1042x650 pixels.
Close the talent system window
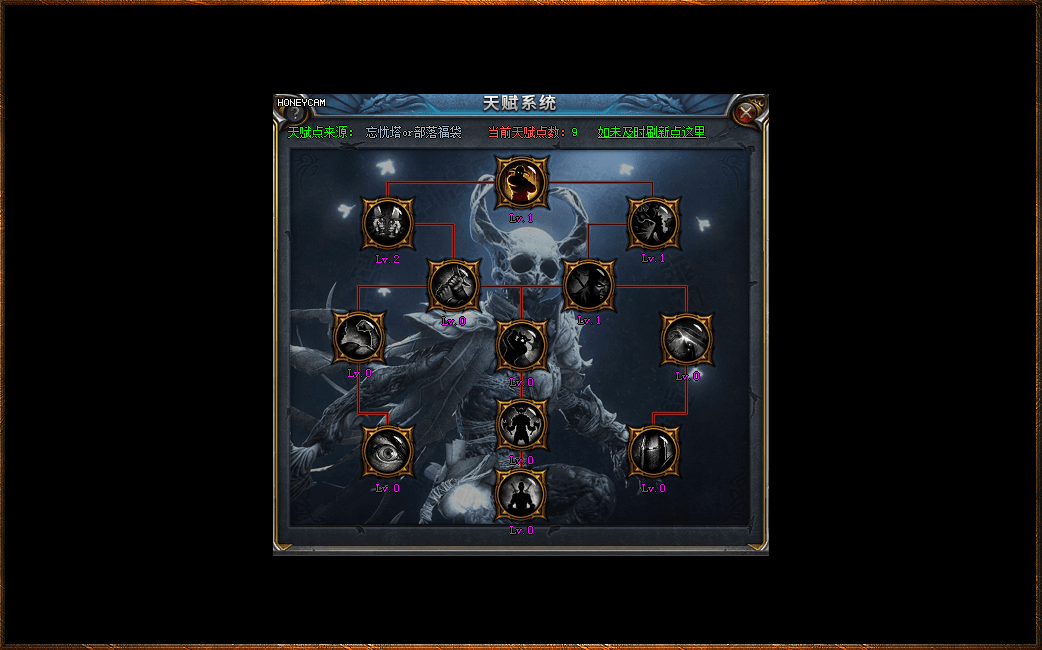coord(746,112)
